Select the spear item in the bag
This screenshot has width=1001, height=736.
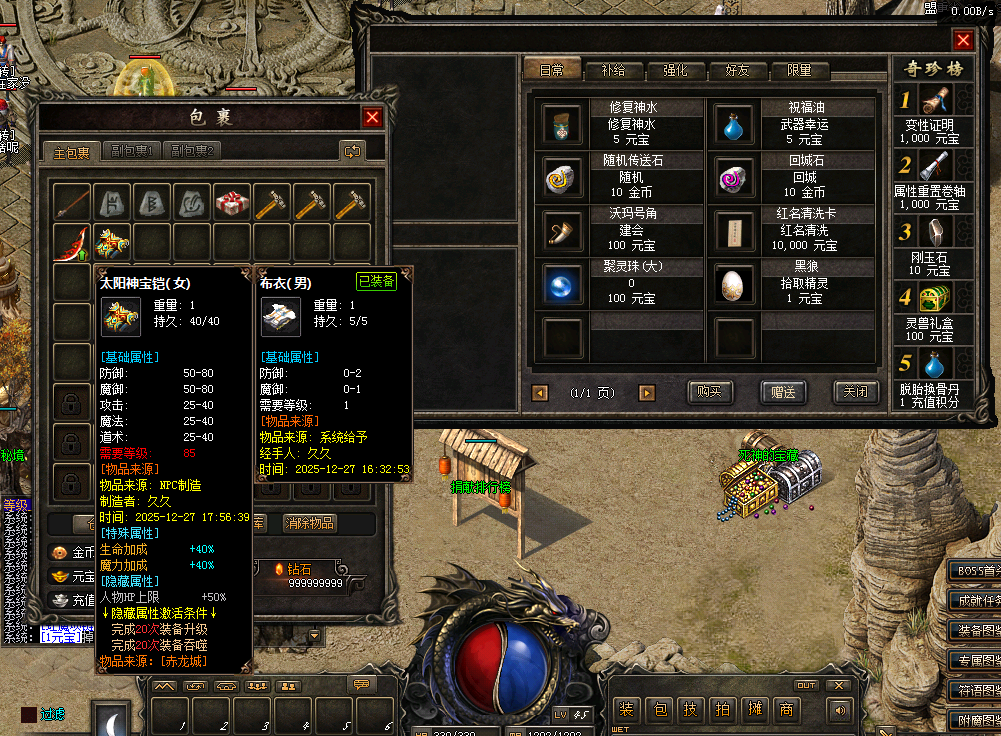click(73, 203)
